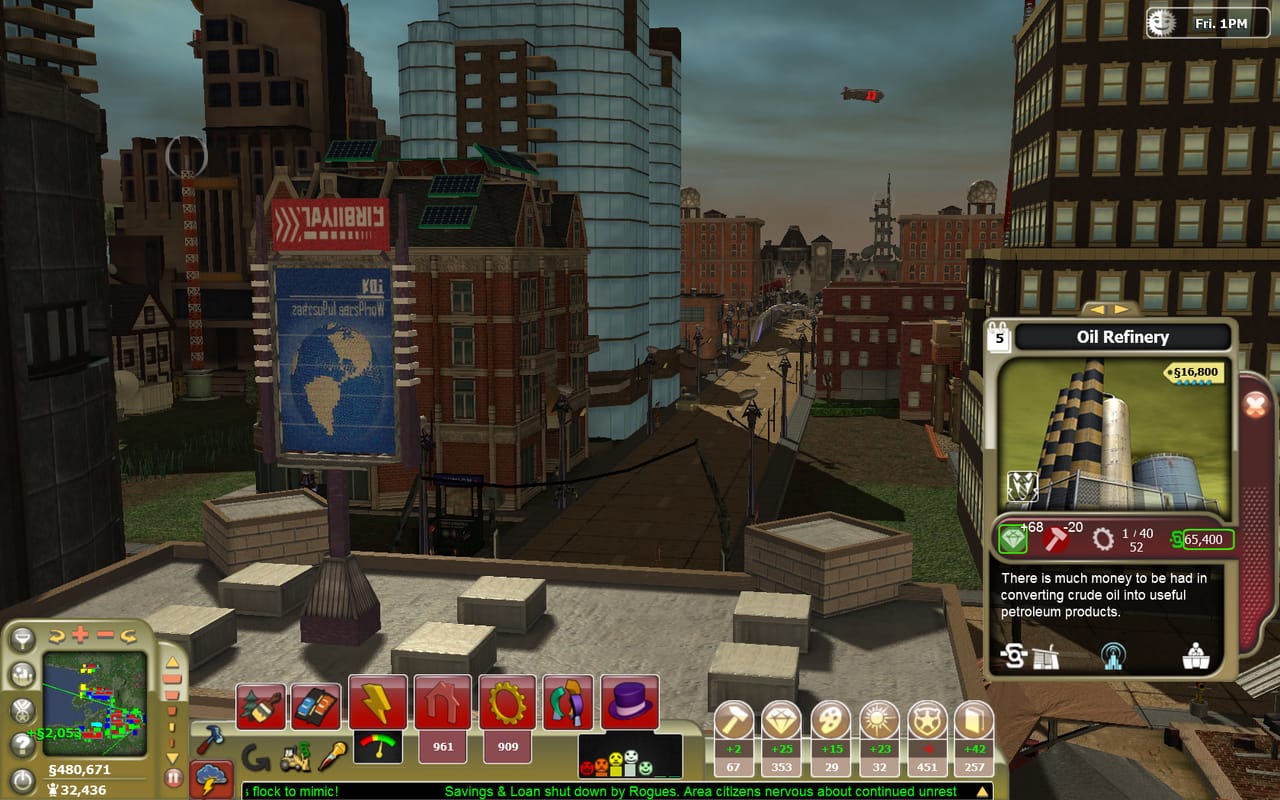Open the gear Workplaces building category

click(506, 703)
